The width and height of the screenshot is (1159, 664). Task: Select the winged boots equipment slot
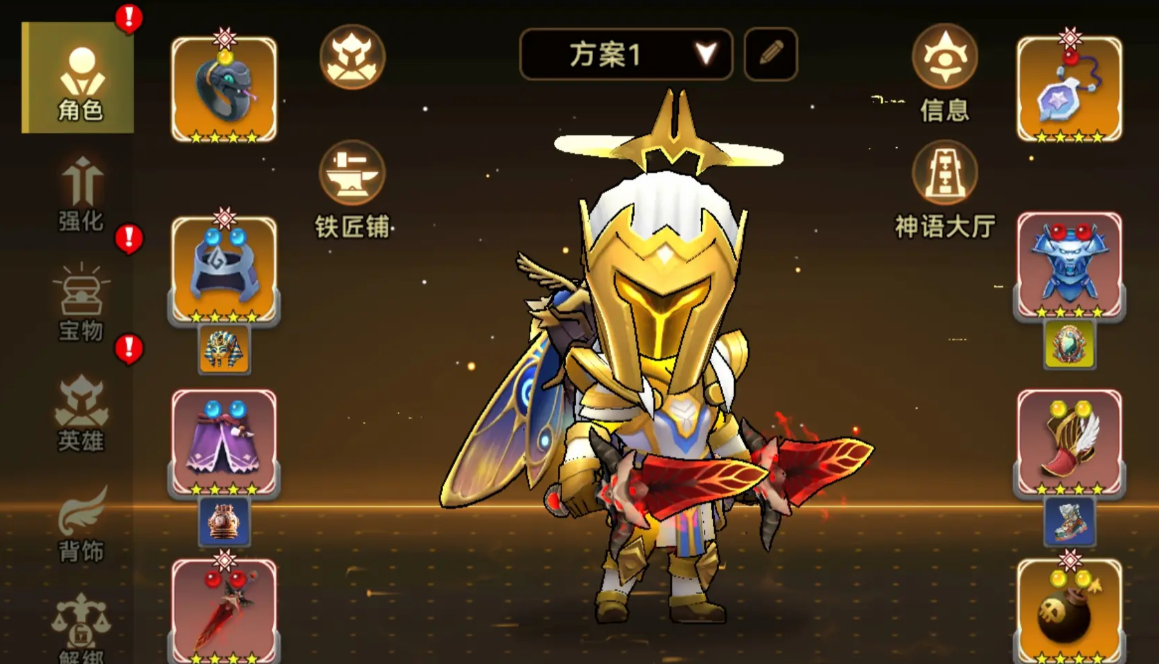(x=1069, y=441)
